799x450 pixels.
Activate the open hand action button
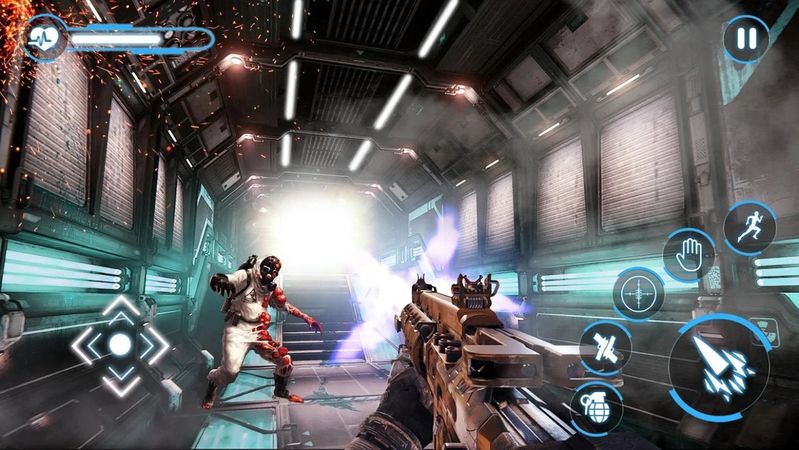click(688, 253)
